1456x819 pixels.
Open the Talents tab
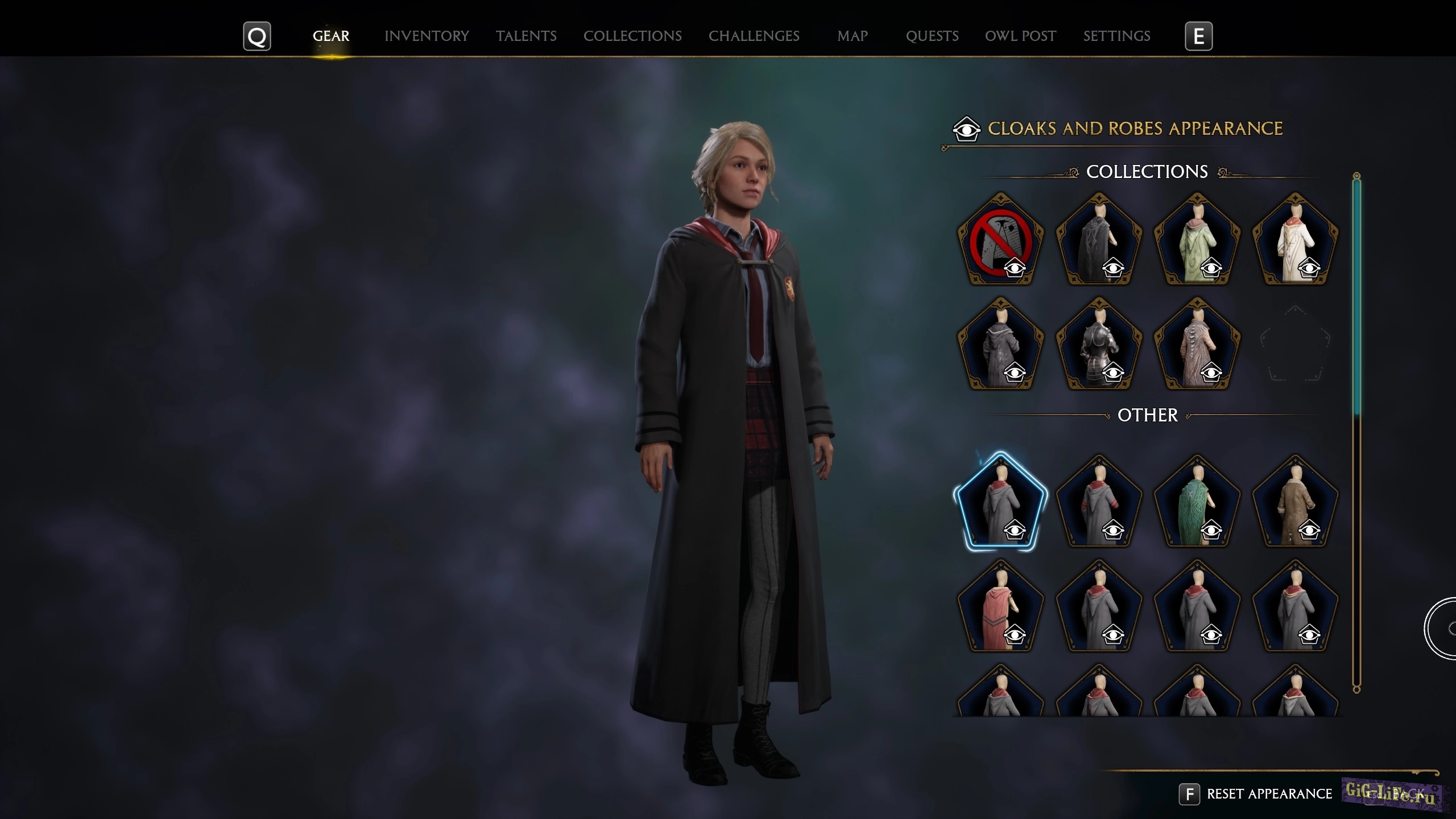click(x=526, y=36)
